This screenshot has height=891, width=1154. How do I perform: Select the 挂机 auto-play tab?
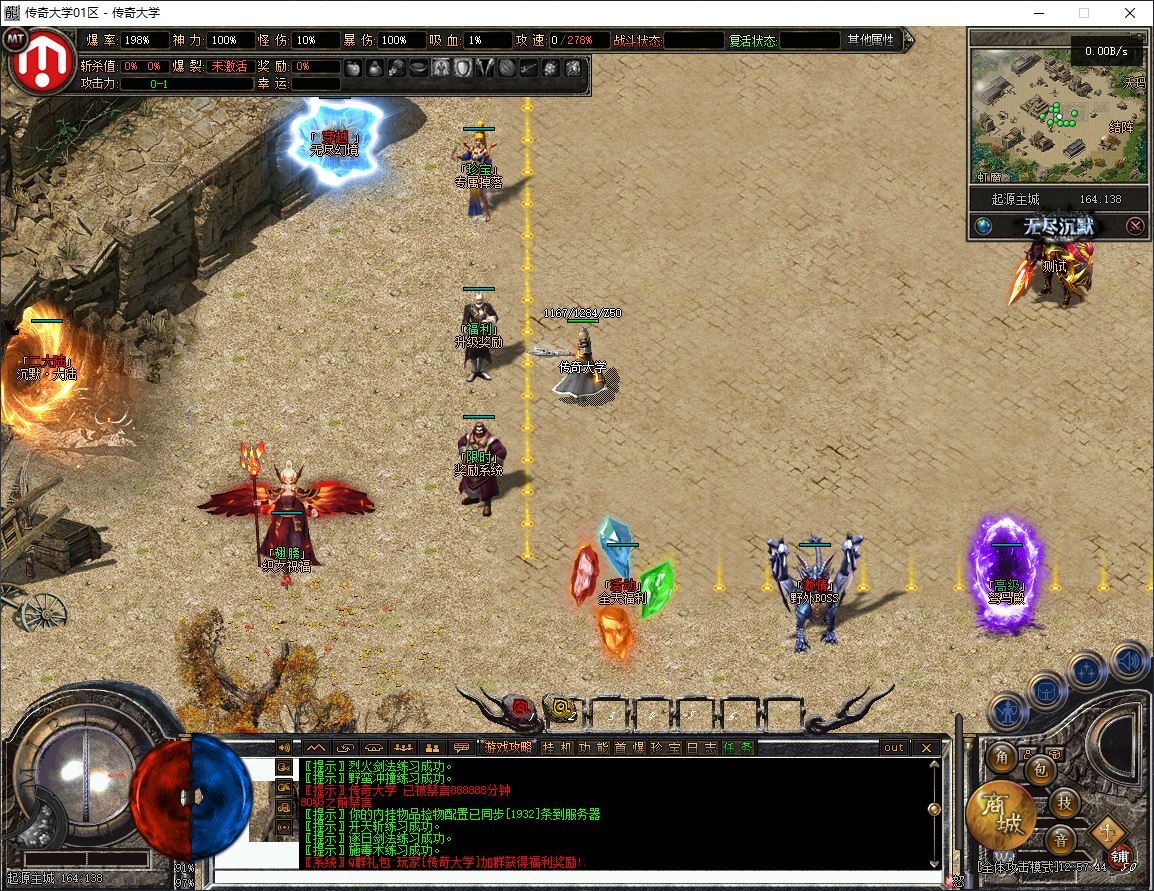pos(558,747)
